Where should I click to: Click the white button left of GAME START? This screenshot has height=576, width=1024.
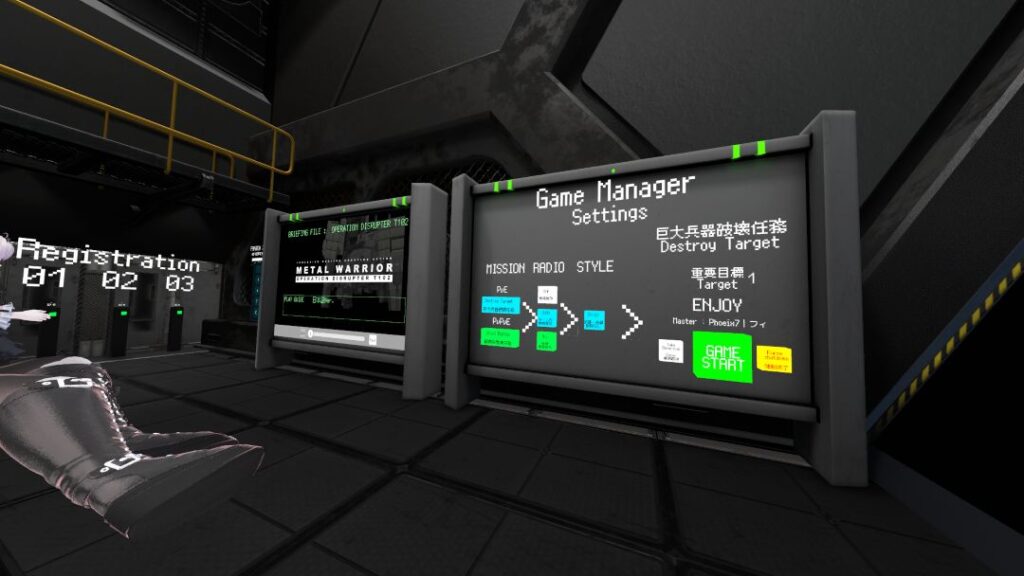(x=670, y=350)
